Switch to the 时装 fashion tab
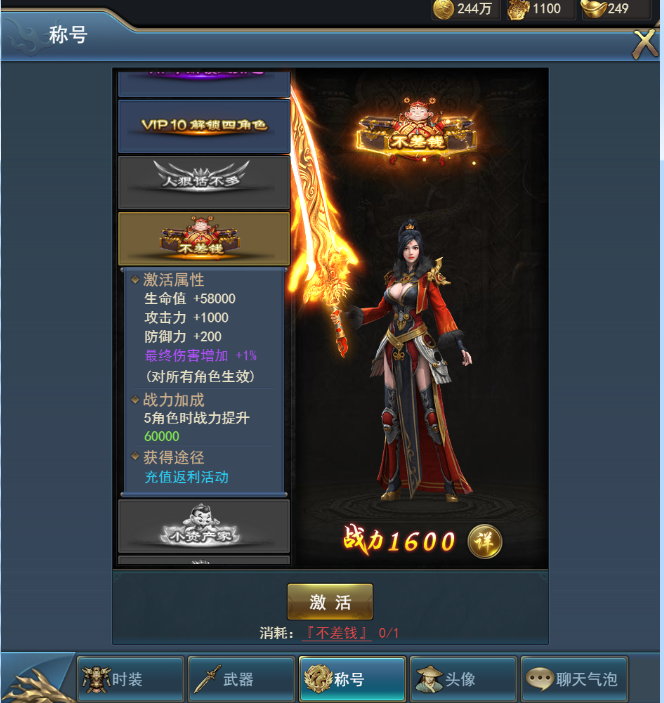The height and width of the screenshot is (703, 664). pyautogui.click(x=131, y=680)
